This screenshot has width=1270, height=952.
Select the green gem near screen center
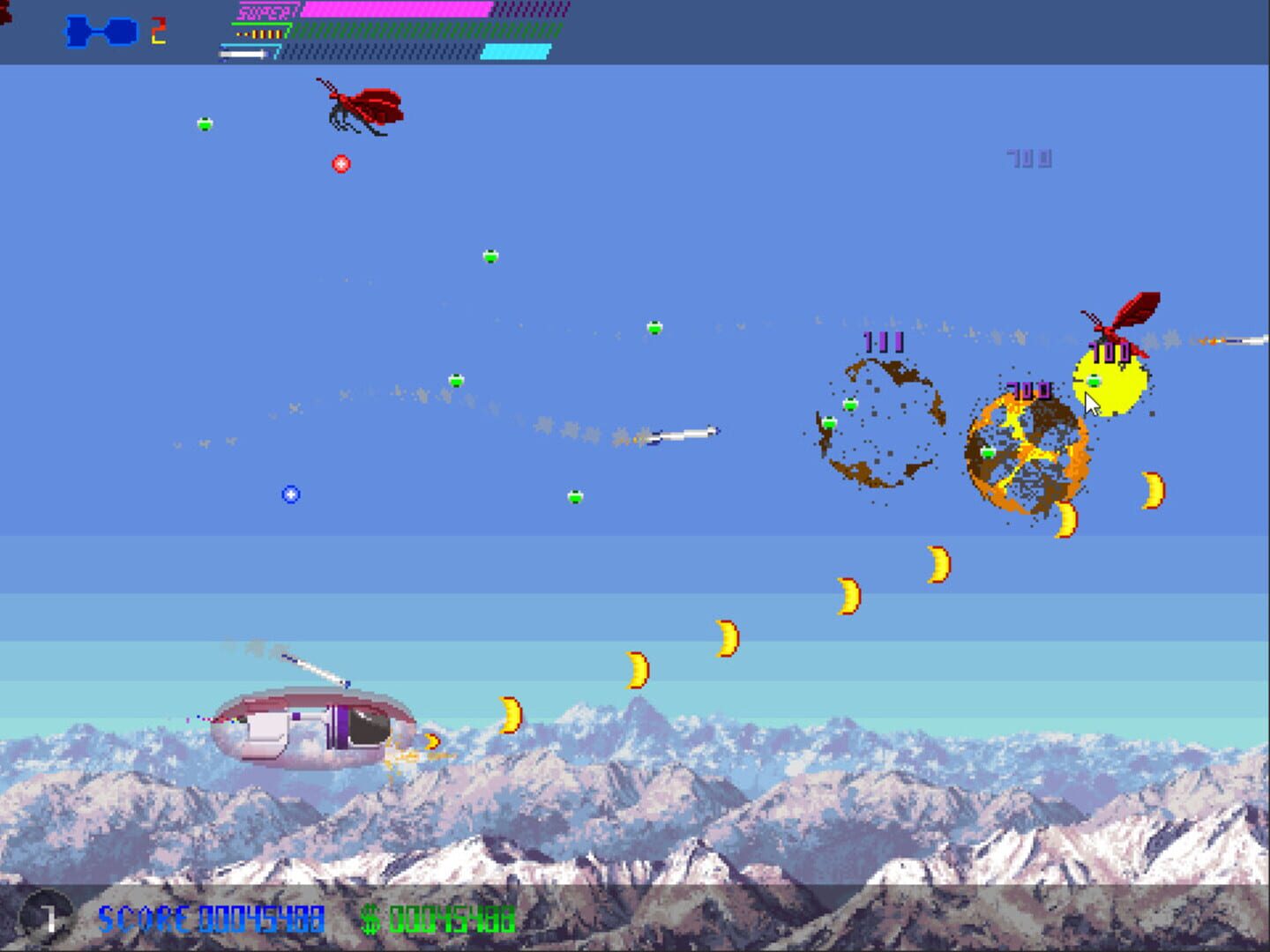point(574,495)
